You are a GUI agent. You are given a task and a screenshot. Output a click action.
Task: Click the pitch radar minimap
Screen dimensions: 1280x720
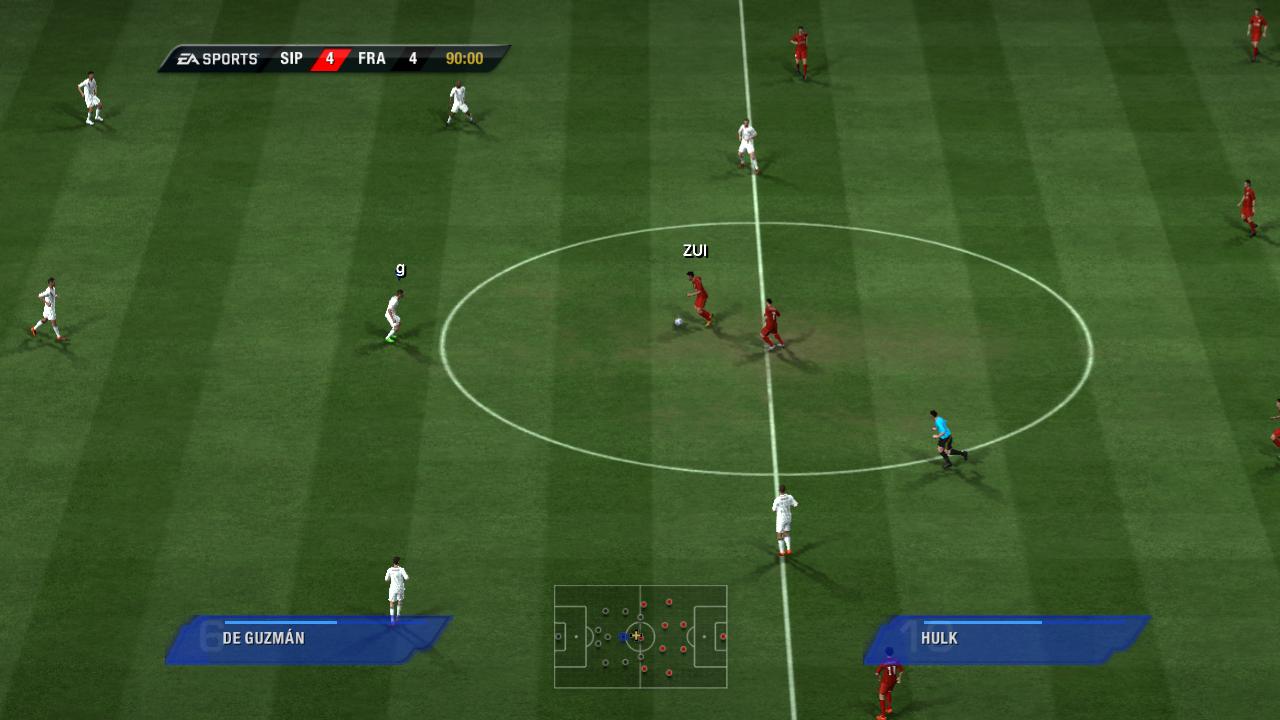pyautogui.click(x=640, y=636)
